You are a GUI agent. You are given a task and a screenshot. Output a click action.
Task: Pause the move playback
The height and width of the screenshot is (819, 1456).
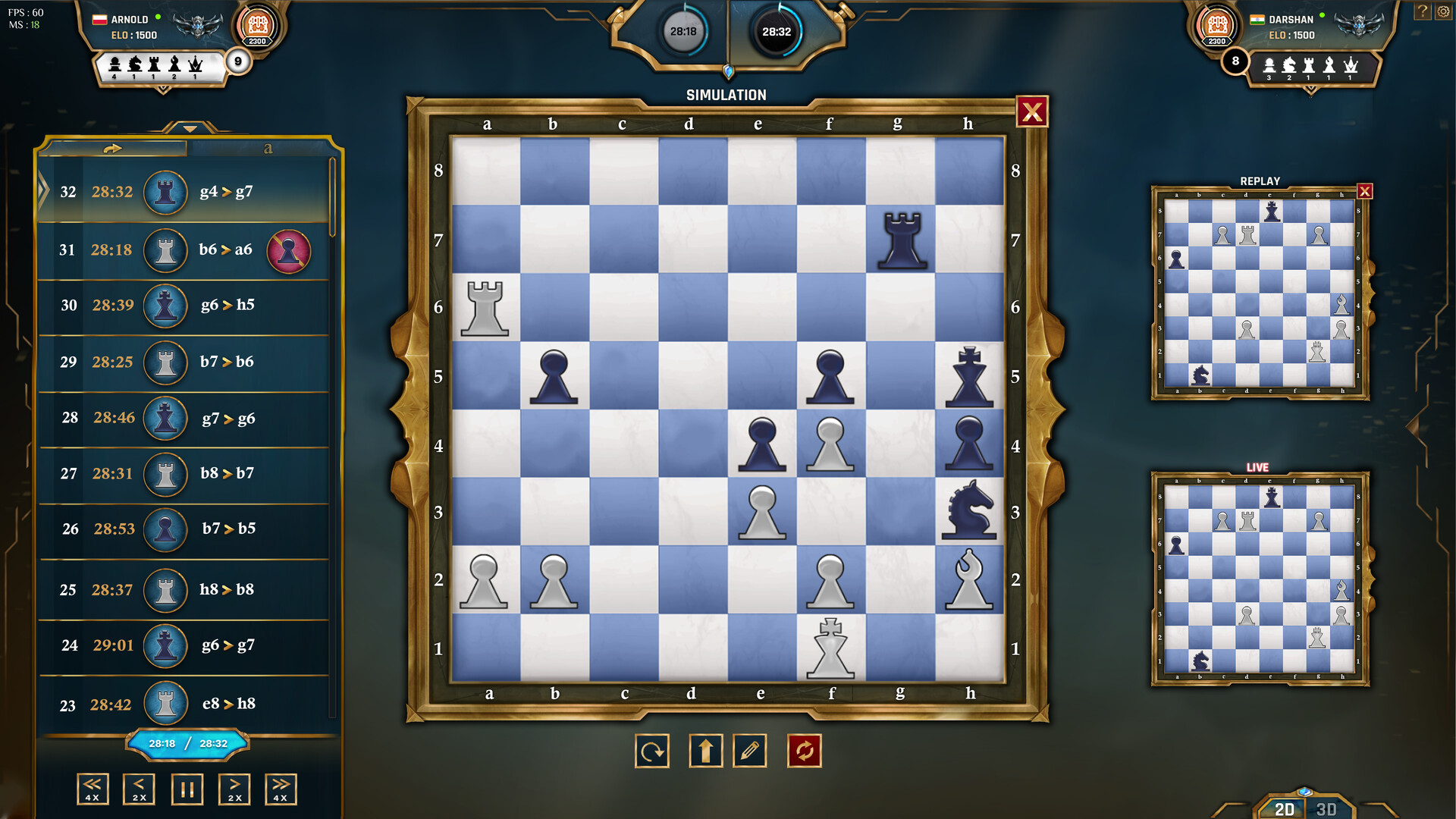187,789
